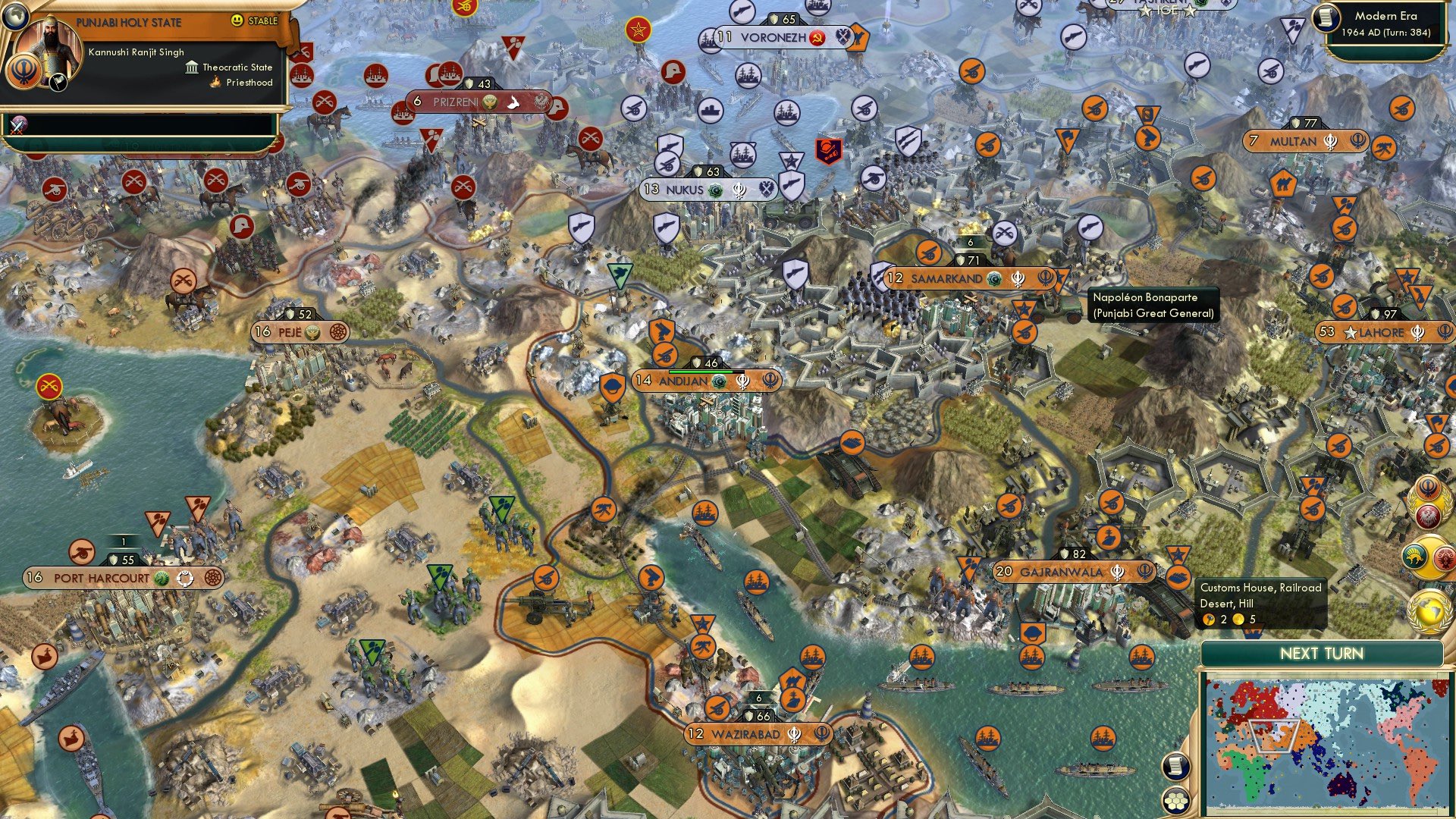This screenshot has height=819, width=1456.
Task: Click the STABLE happiness smiley indicator
Action: tap(237, 22)
